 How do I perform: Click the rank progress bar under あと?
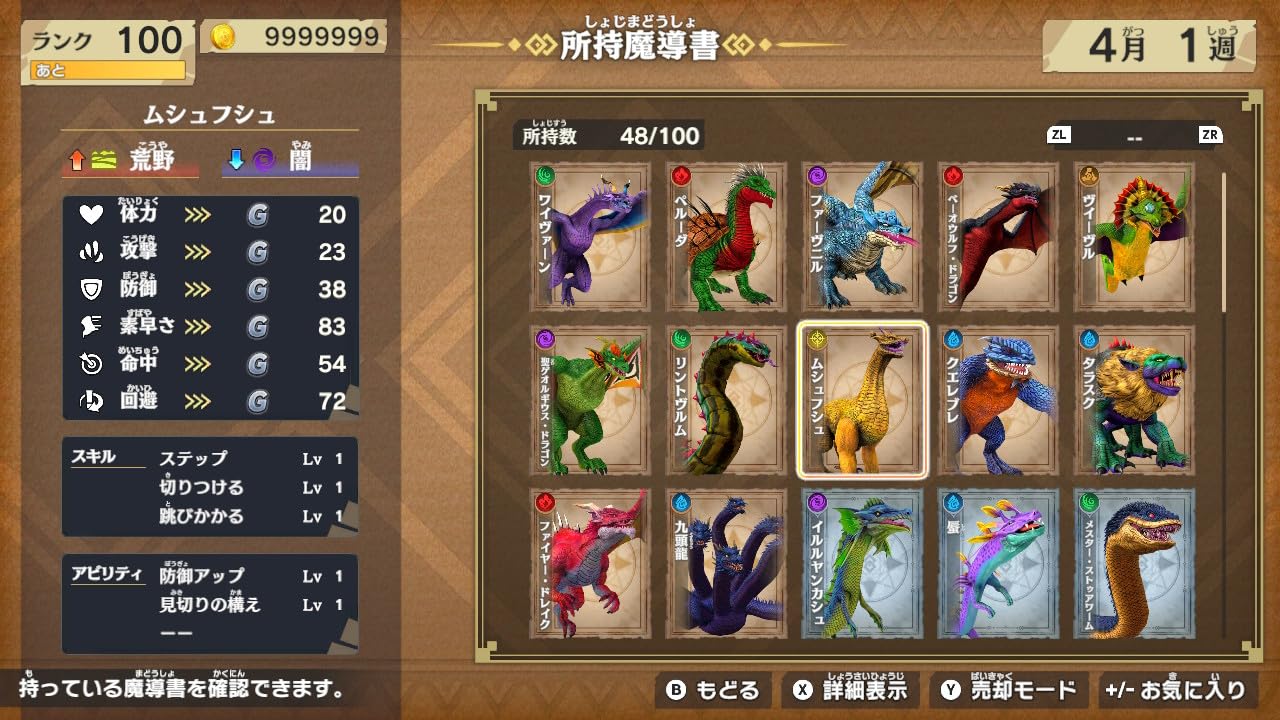108,71
